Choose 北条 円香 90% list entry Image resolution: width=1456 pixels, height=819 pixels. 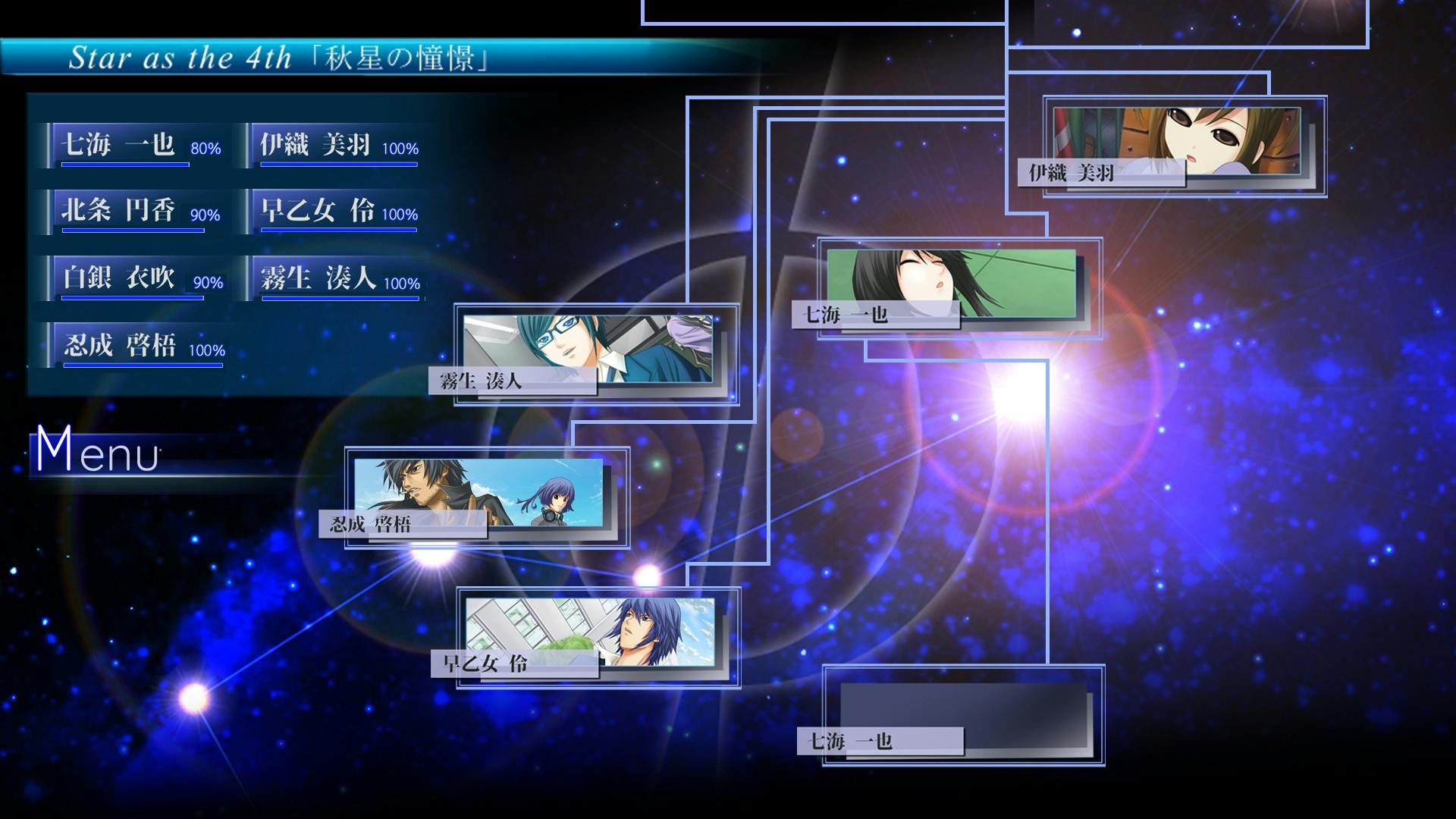tap(133, 211)
